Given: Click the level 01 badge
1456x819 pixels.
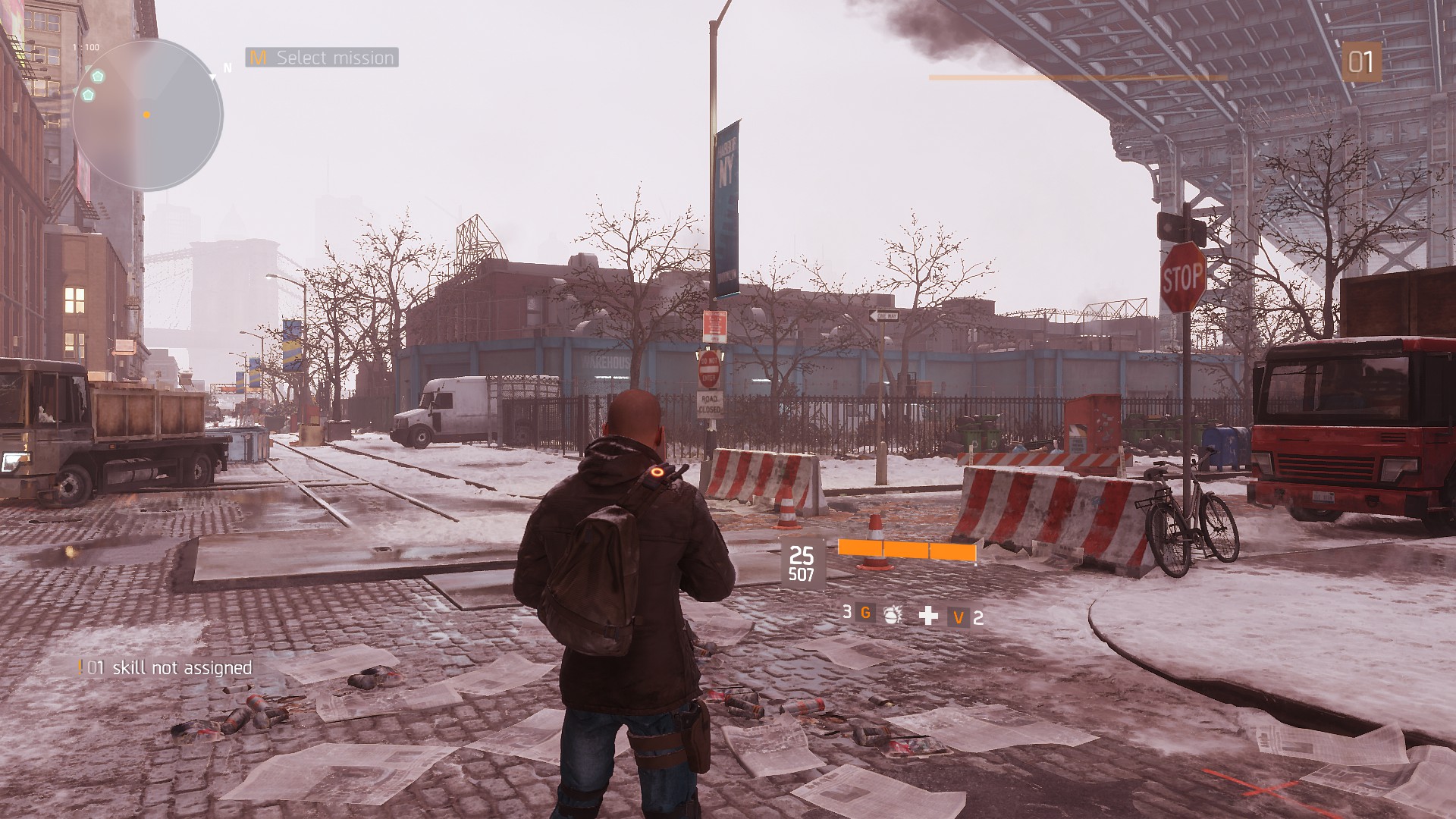Looking at the screenshot, I should tap(1360, 62).
